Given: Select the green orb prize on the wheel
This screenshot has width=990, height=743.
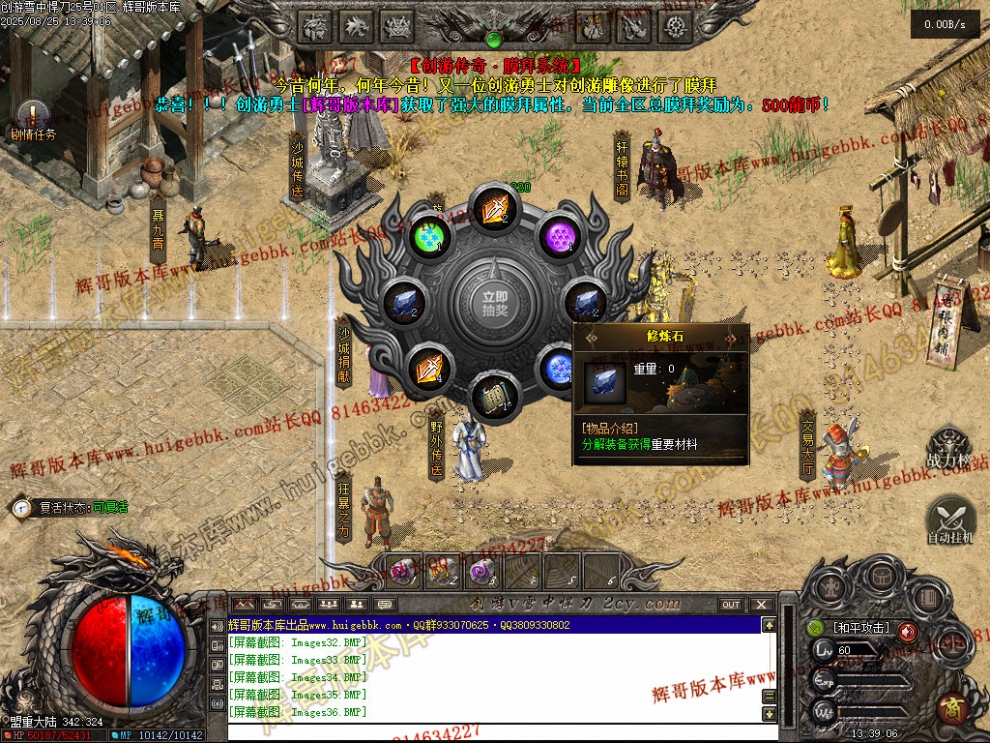Looking at the screenshot, I should pos(430,239).
